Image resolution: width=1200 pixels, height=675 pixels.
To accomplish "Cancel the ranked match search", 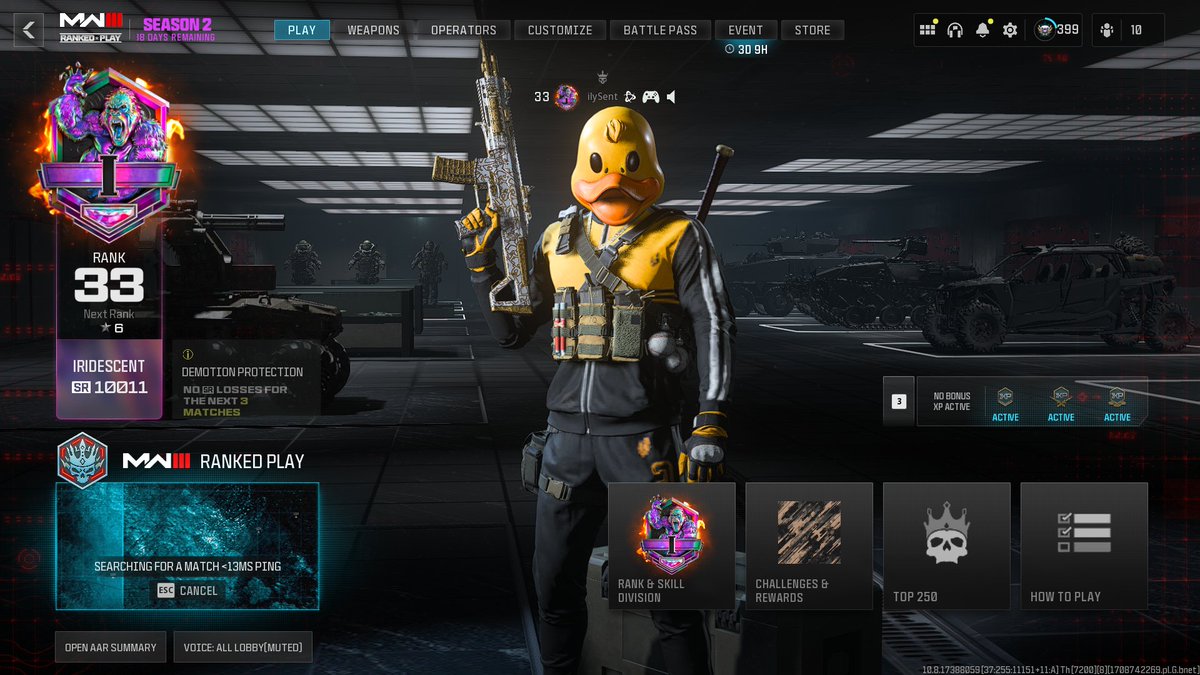I will click(187, 591).
